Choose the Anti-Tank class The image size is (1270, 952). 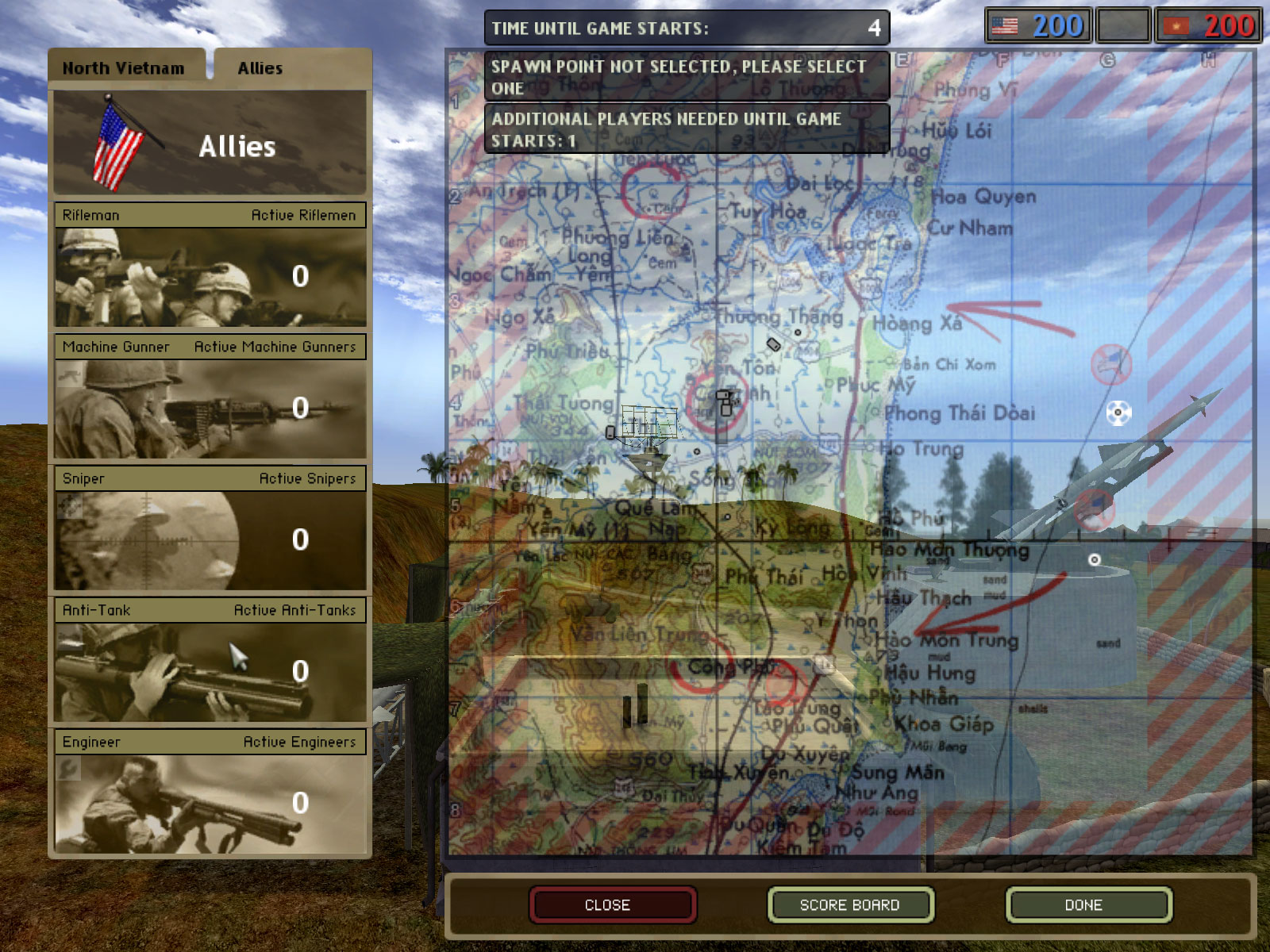210,672
